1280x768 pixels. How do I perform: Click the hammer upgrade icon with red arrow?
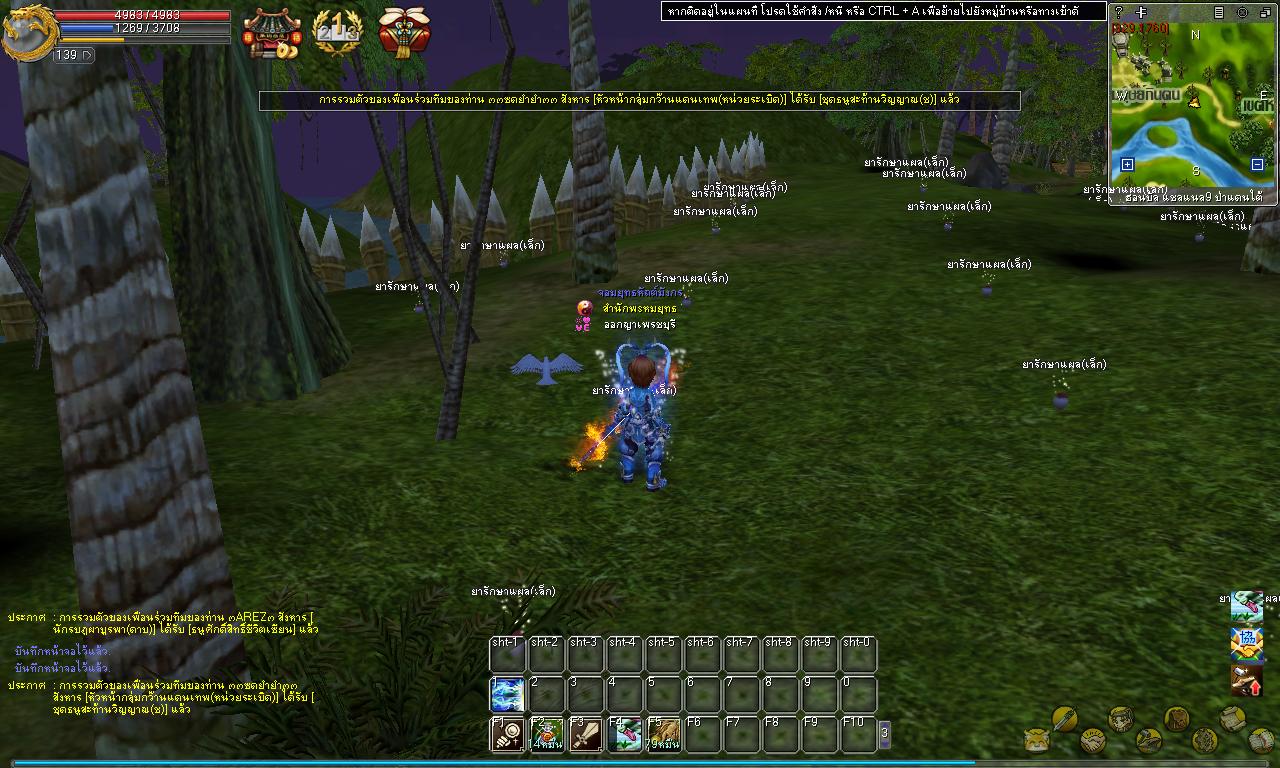click(x=1246, y=680)
